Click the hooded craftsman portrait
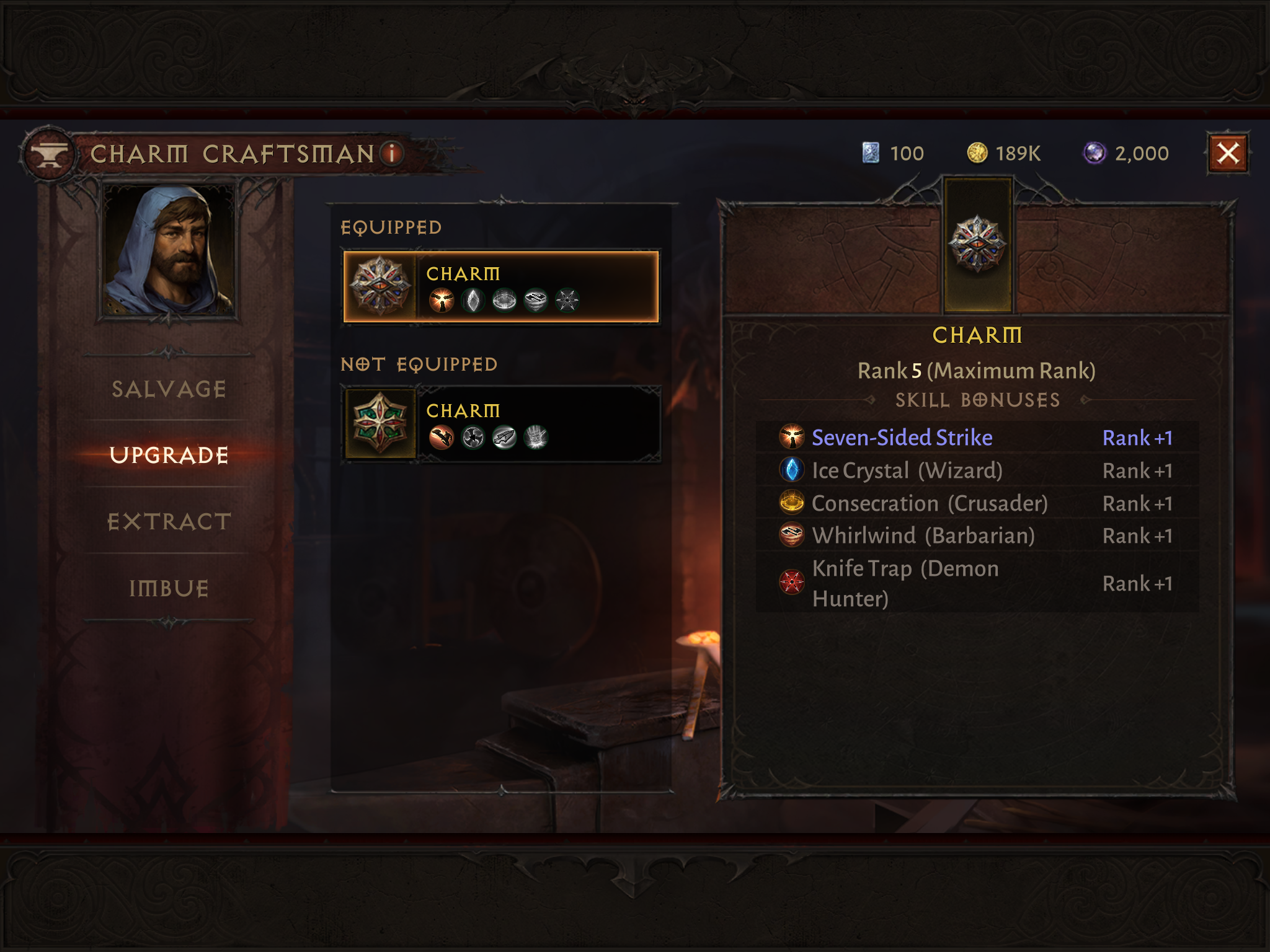 pyautogui.click(x=169, y=250)
